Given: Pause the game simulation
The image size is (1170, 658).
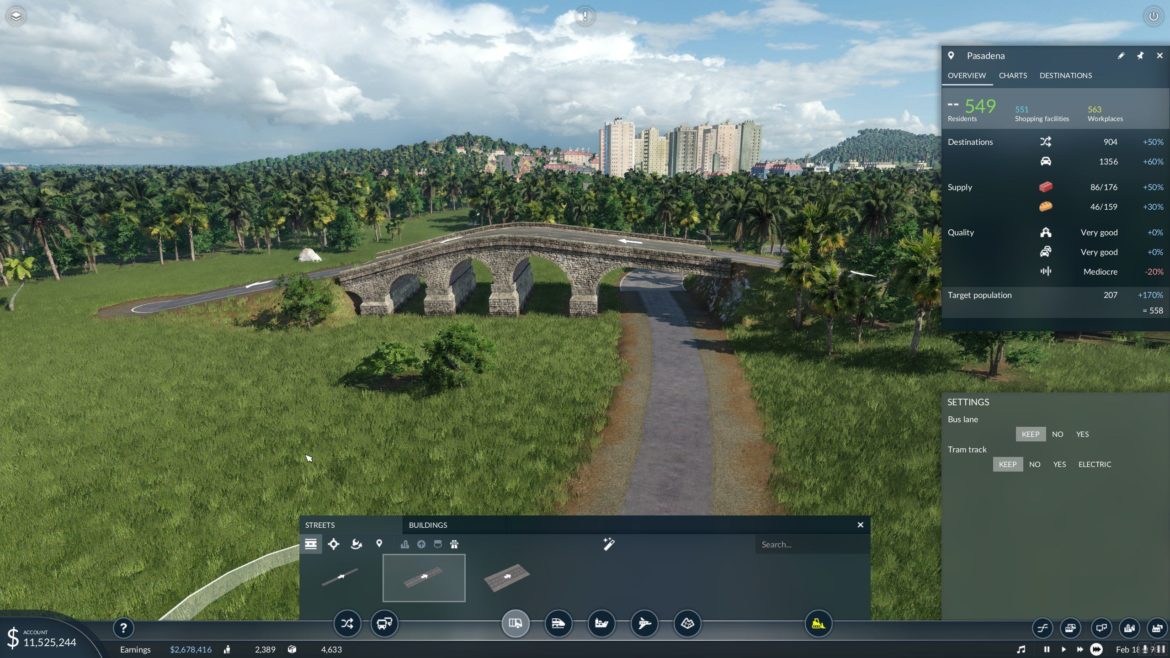Looking at the screenshot, I should (1046, 650).
